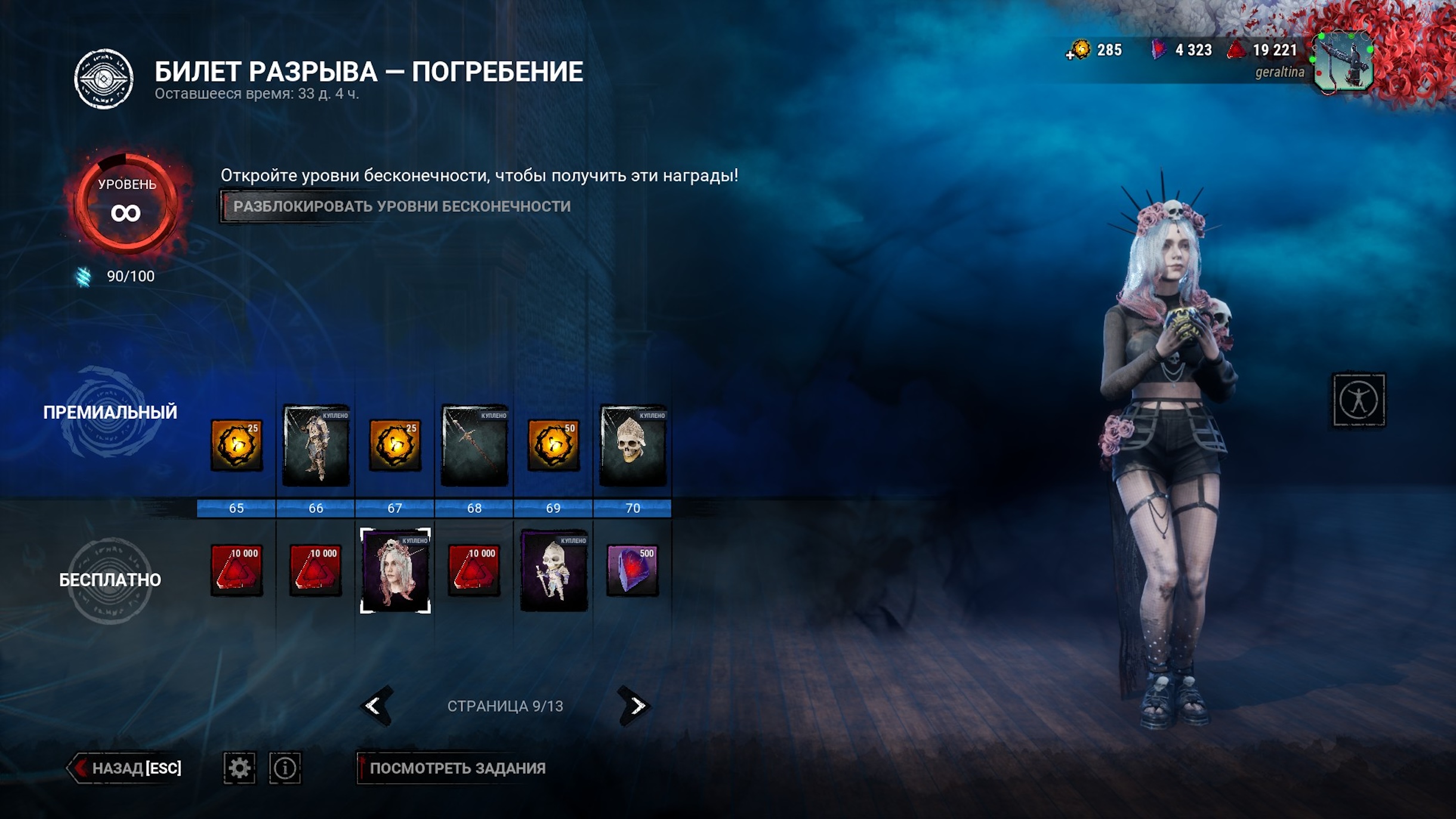Open ПОСМОТРЕТЬ ЗАДАНИЯ challenges view

pos(456,768)
